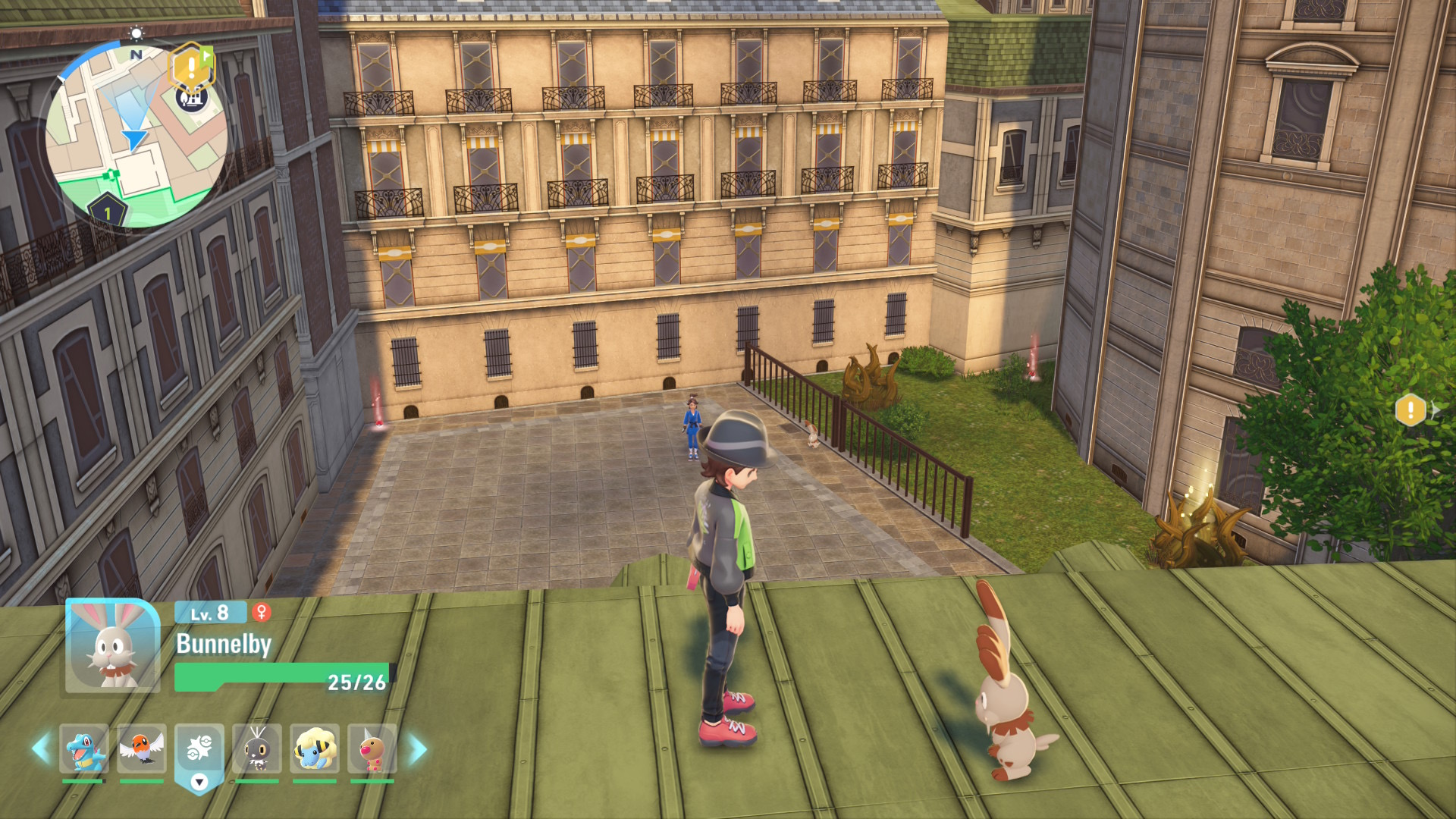Select Bunnelby's active portrait
The image size is (1456, 819).
(112, 646)
